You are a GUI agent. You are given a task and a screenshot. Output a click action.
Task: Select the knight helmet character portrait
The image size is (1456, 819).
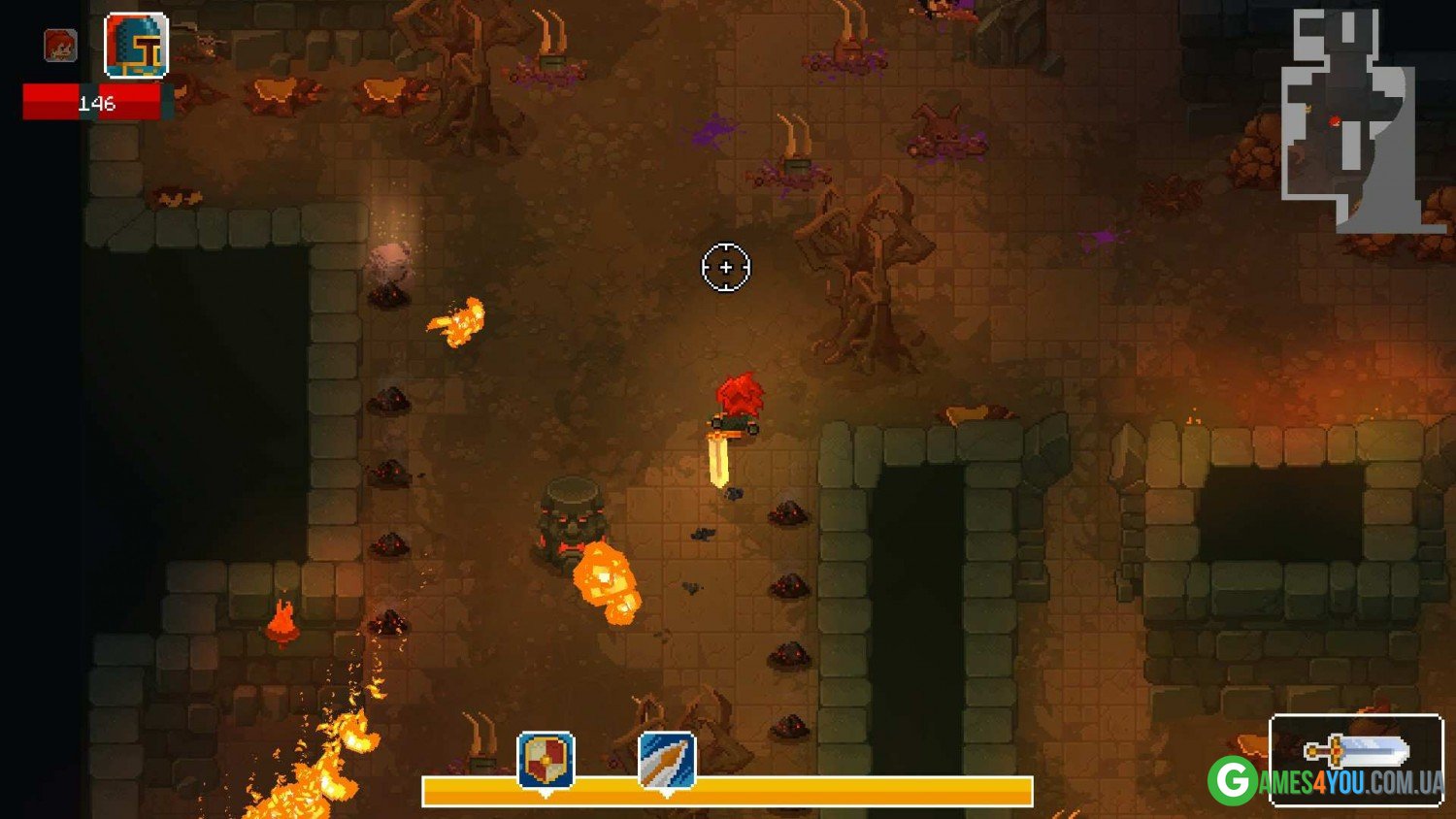(136, 46)
